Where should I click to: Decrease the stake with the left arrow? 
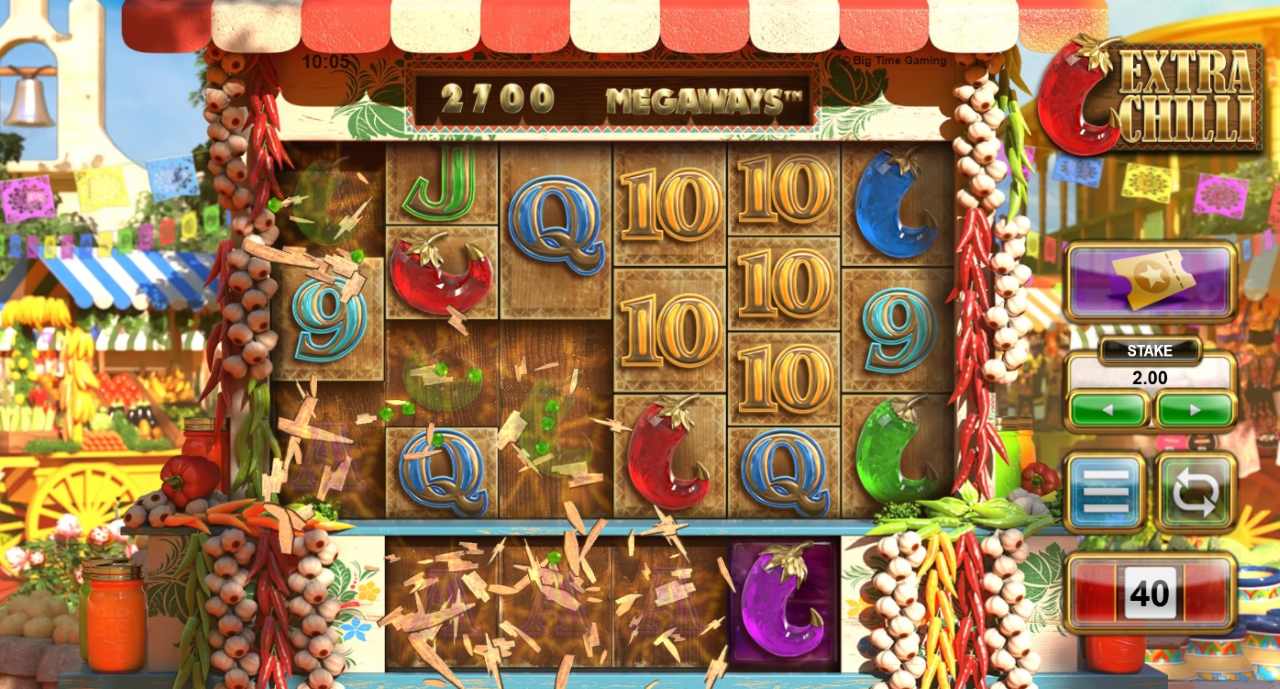(x=1107, y=409)
